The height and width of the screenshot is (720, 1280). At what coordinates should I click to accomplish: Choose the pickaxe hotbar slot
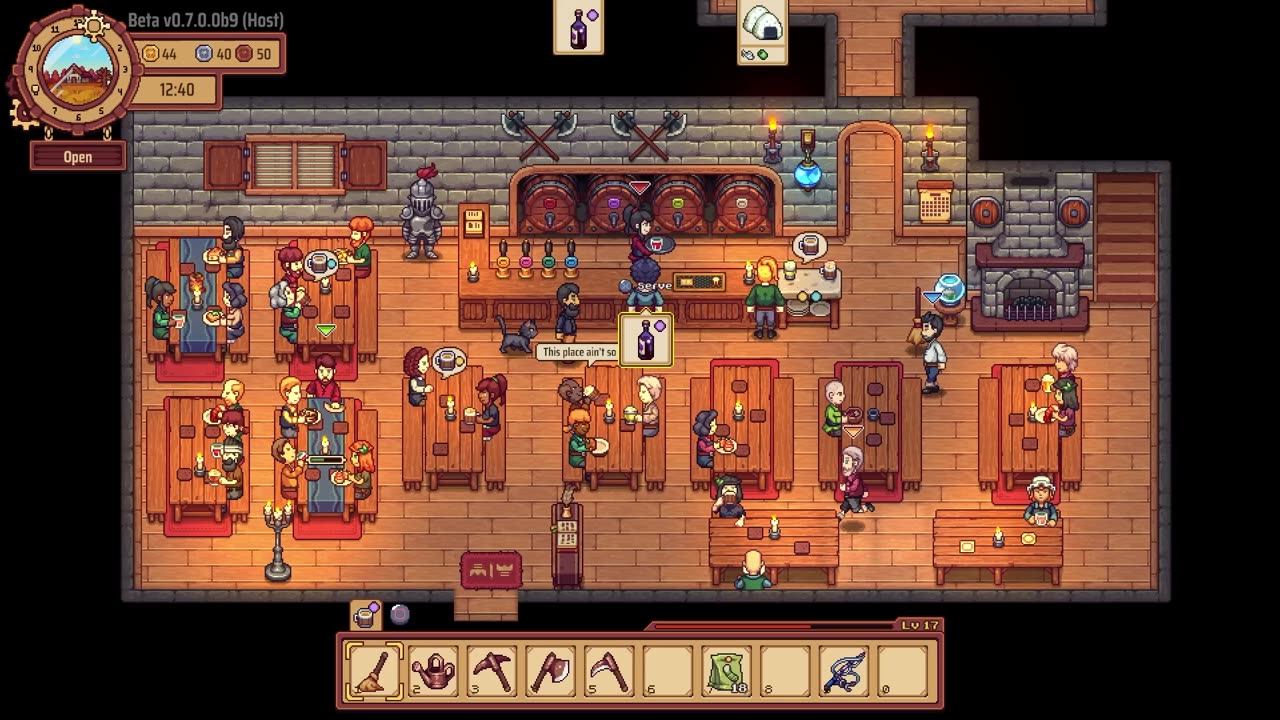[x=492, y=670]
